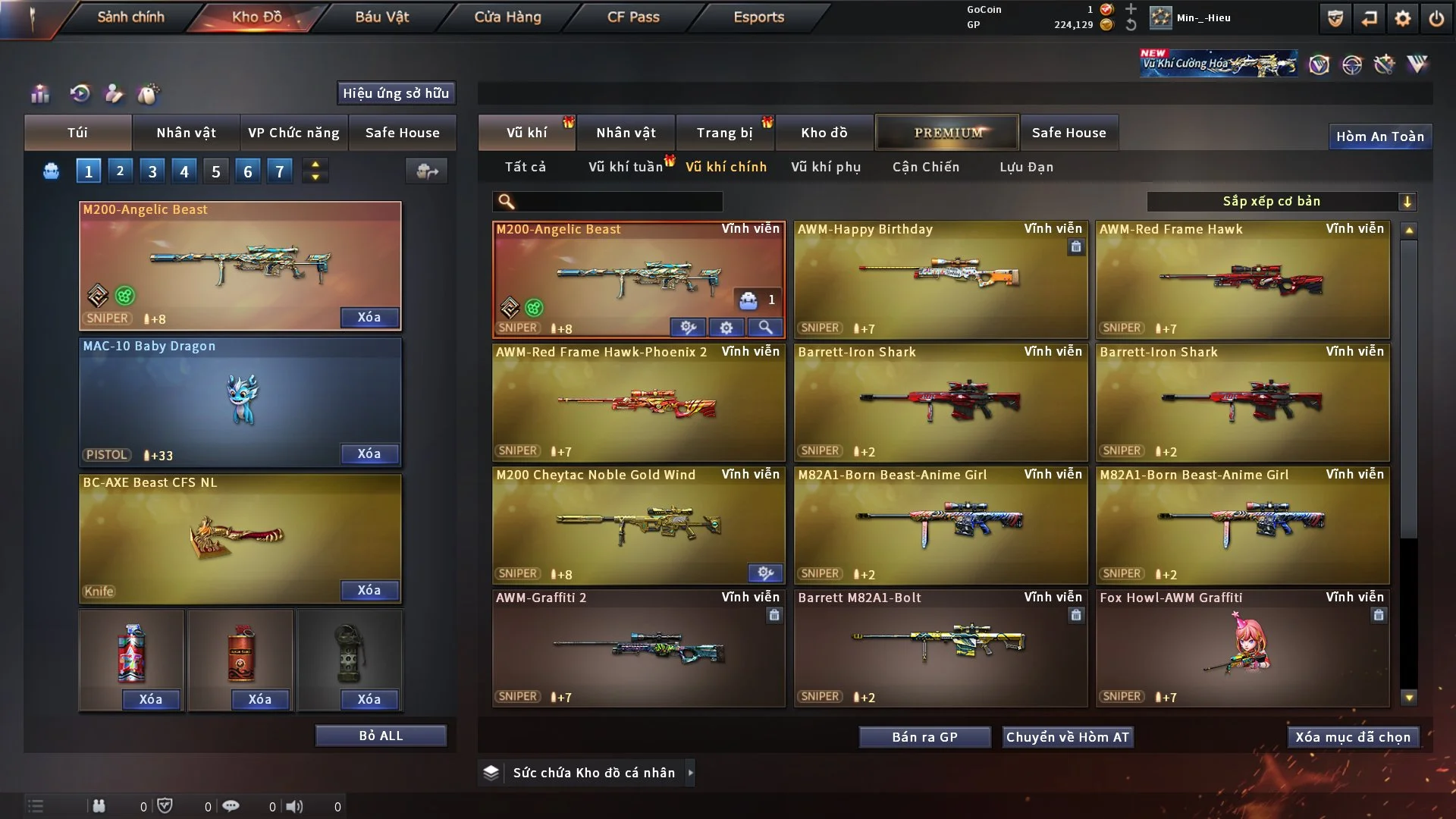The width and height of the screenshot is (1456, 819).
Task: Go to the Esports tab
Action: click(758, 17)
